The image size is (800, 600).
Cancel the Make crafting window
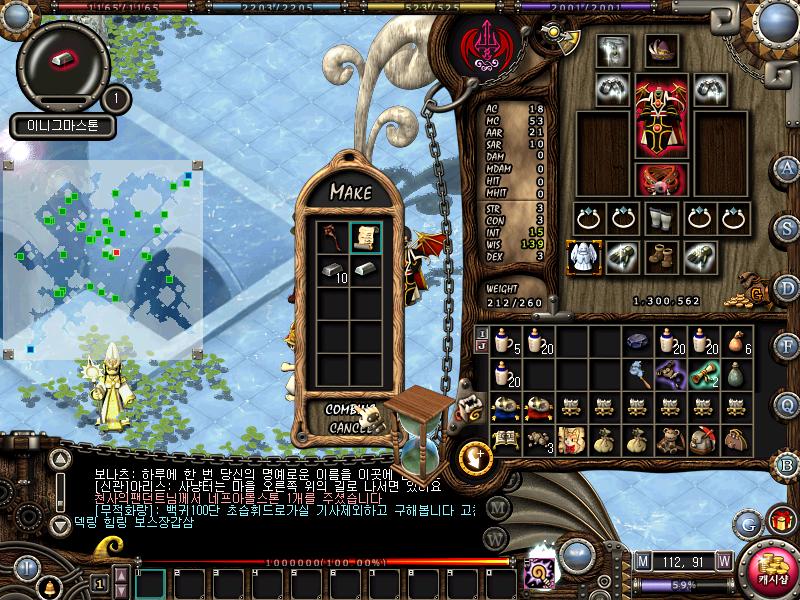point(350,427)
